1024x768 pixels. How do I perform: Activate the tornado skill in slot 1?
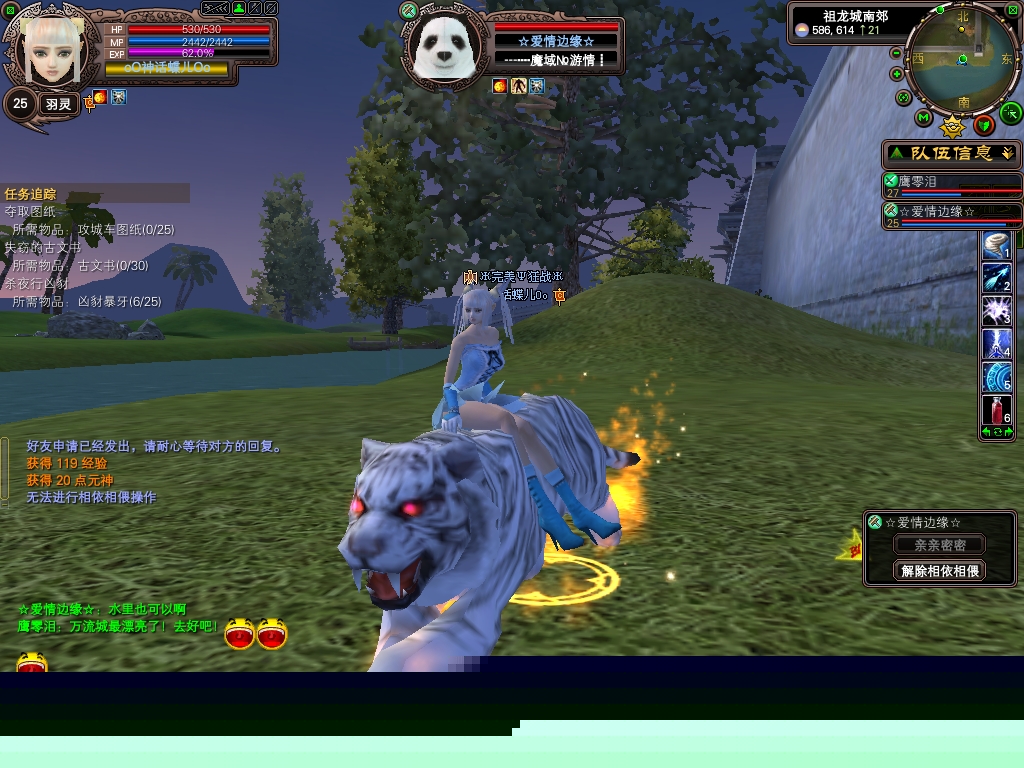coord(996,244)
